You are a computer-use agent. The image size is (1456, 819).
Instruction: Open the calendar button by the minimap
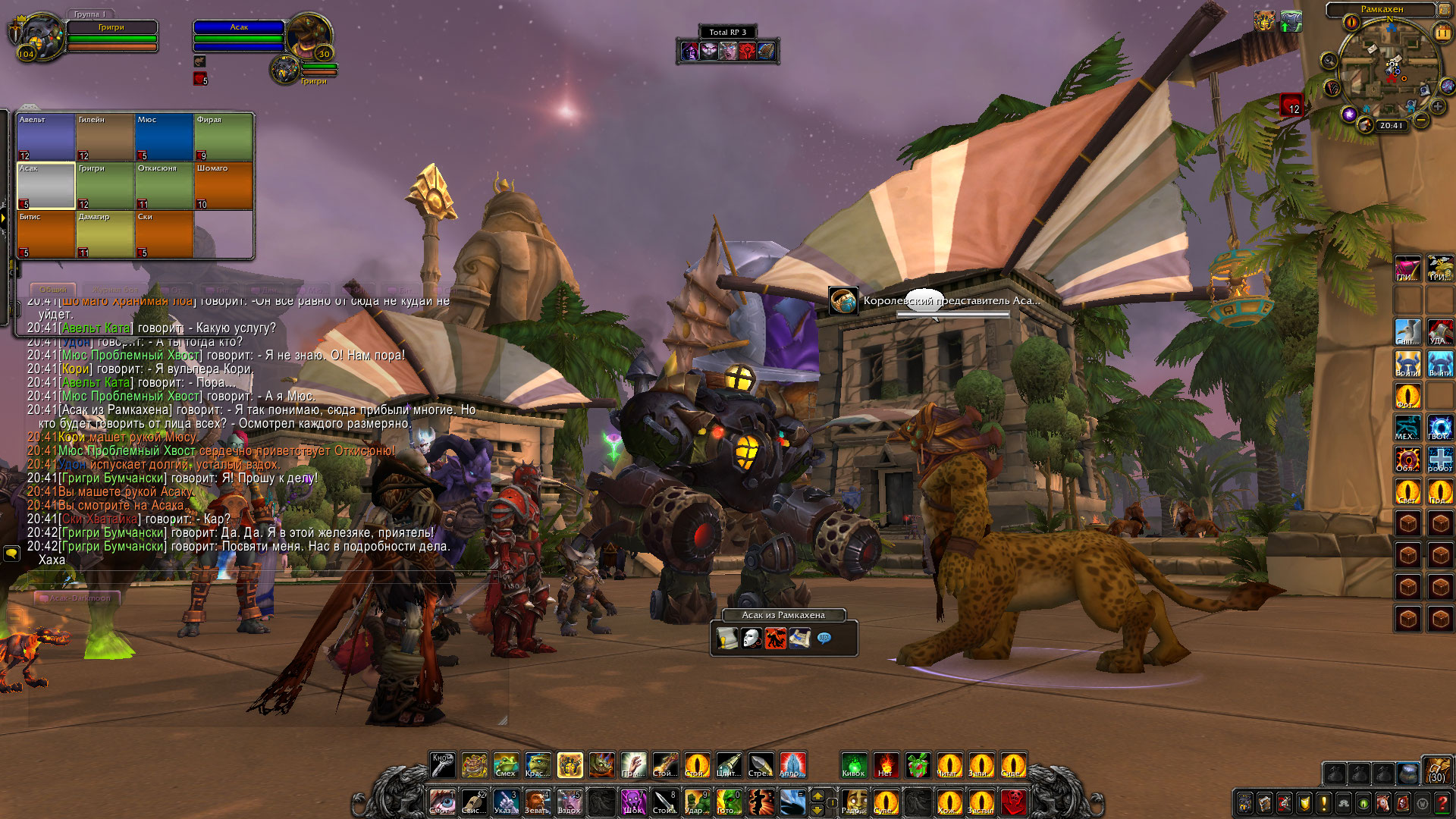[x=1442, y=33]
